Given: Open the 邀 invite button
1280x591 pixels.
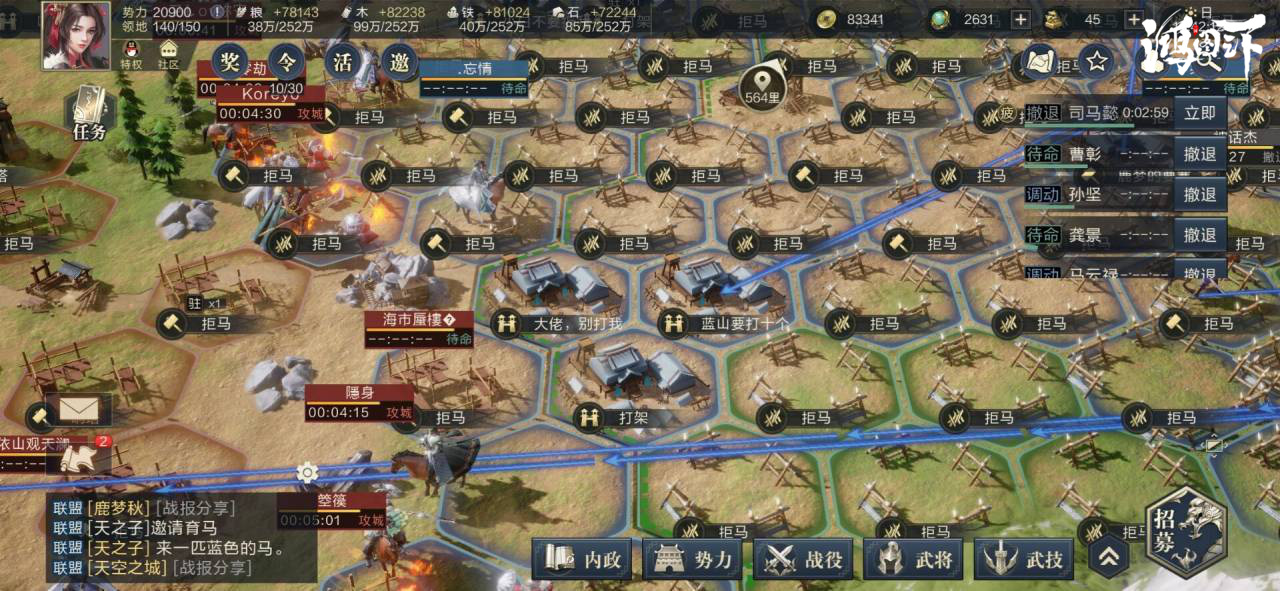Looking at the screenshot, I should click(400, 63).
